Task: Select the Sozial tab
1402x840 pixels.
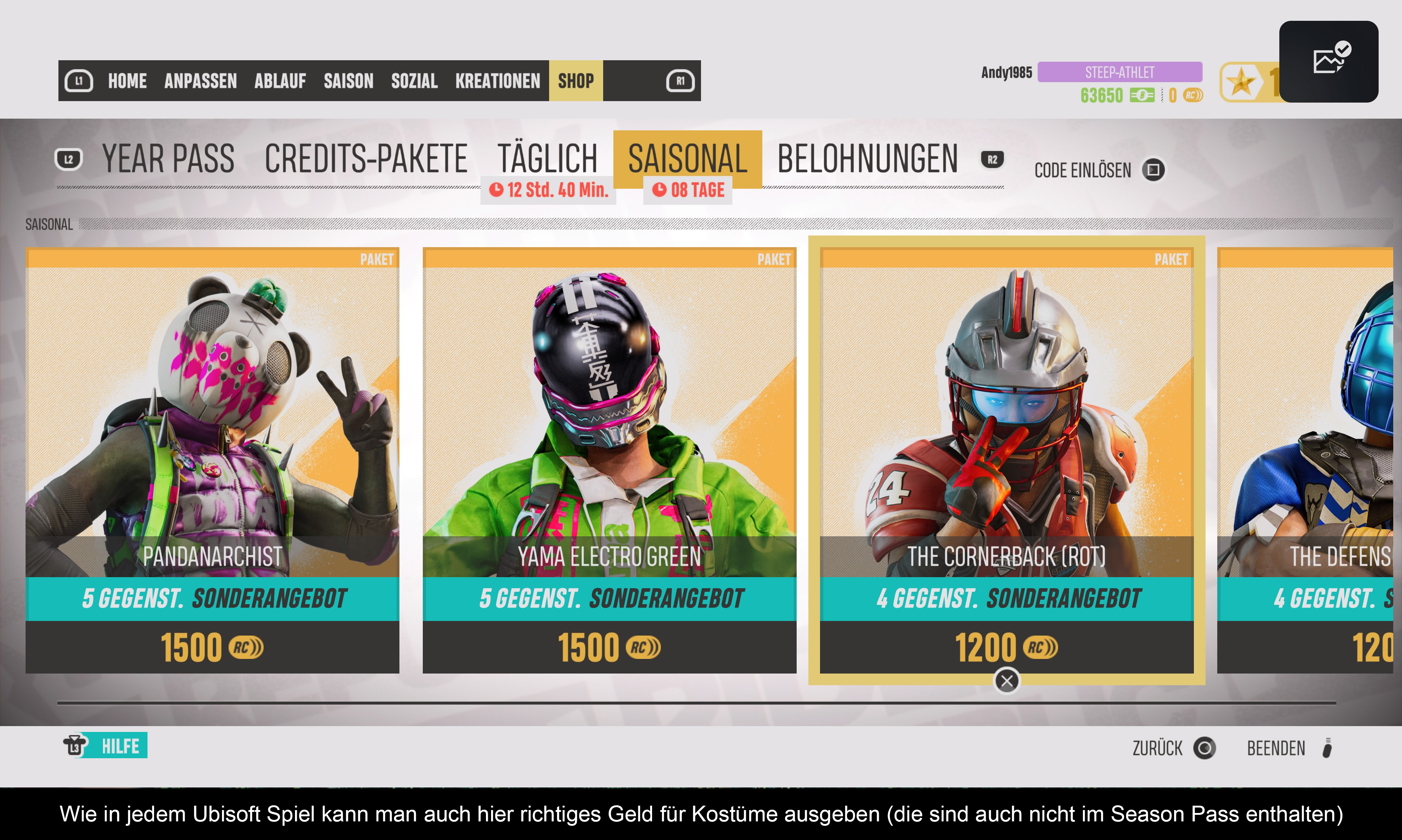Action: coord(414,81)
